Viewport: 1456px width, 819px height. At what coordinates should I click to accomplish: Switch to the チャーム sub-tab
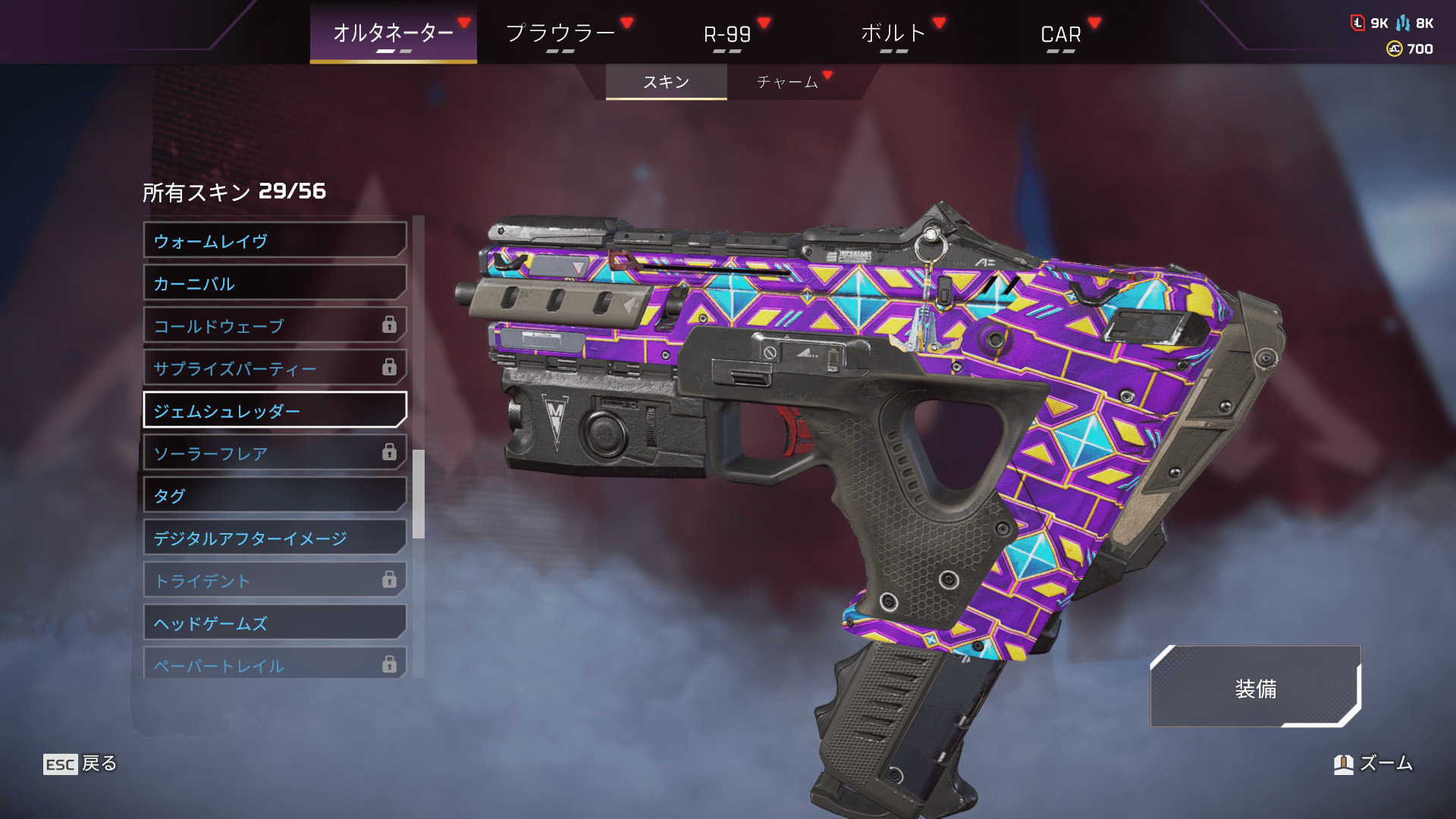pos(787,82)
